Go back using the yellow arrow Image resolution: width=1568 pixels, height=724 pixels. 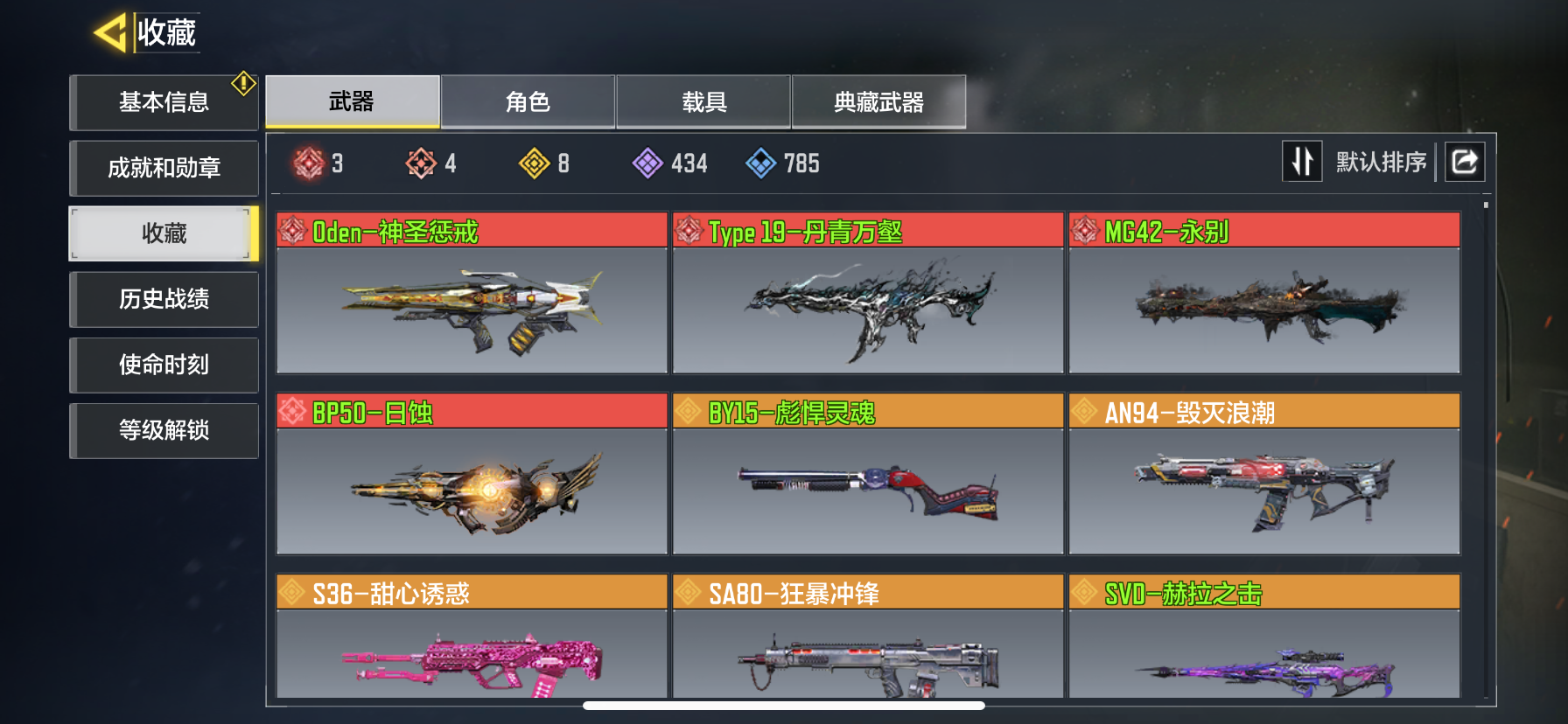(111, 33)
